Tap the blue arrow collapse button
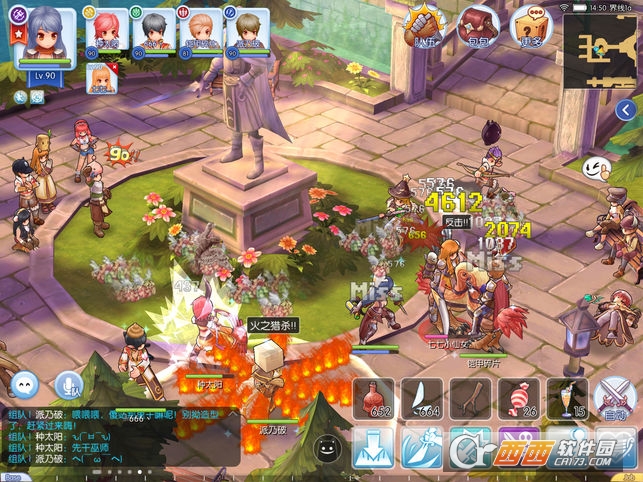 pos(627,110)
